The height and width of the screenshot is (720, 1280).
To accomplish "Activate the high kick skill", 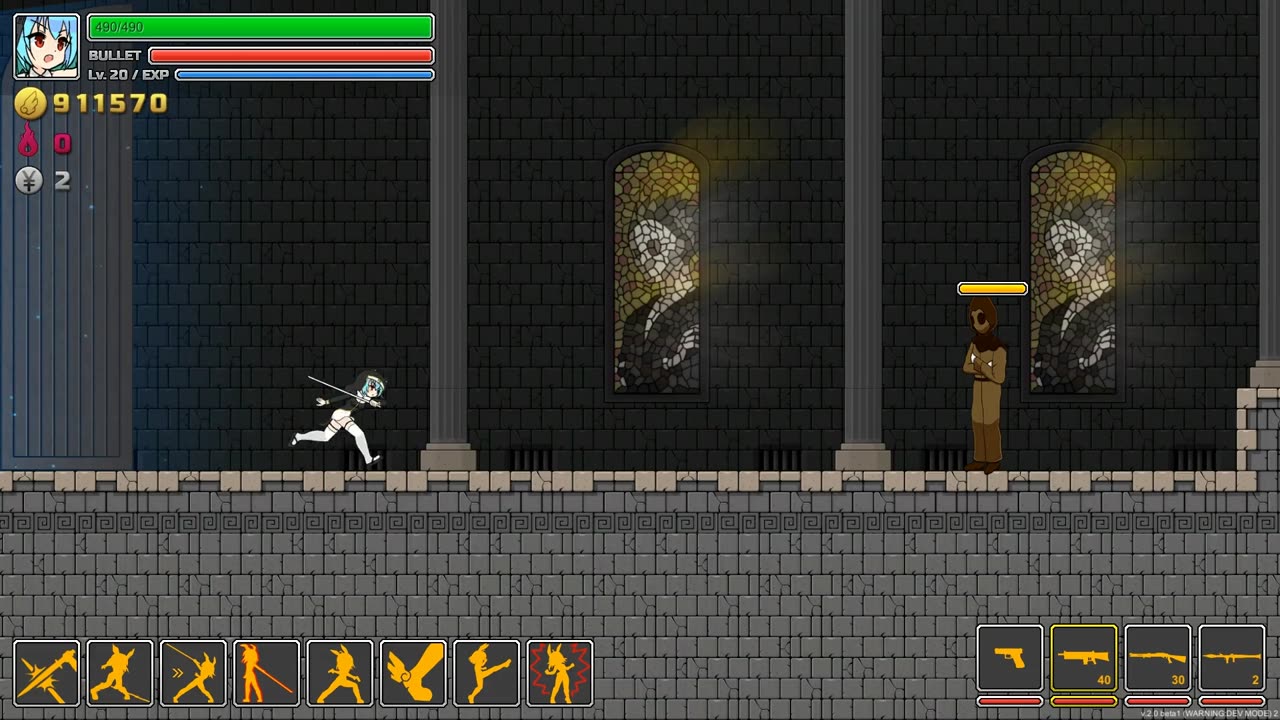I will click(487, 673).
